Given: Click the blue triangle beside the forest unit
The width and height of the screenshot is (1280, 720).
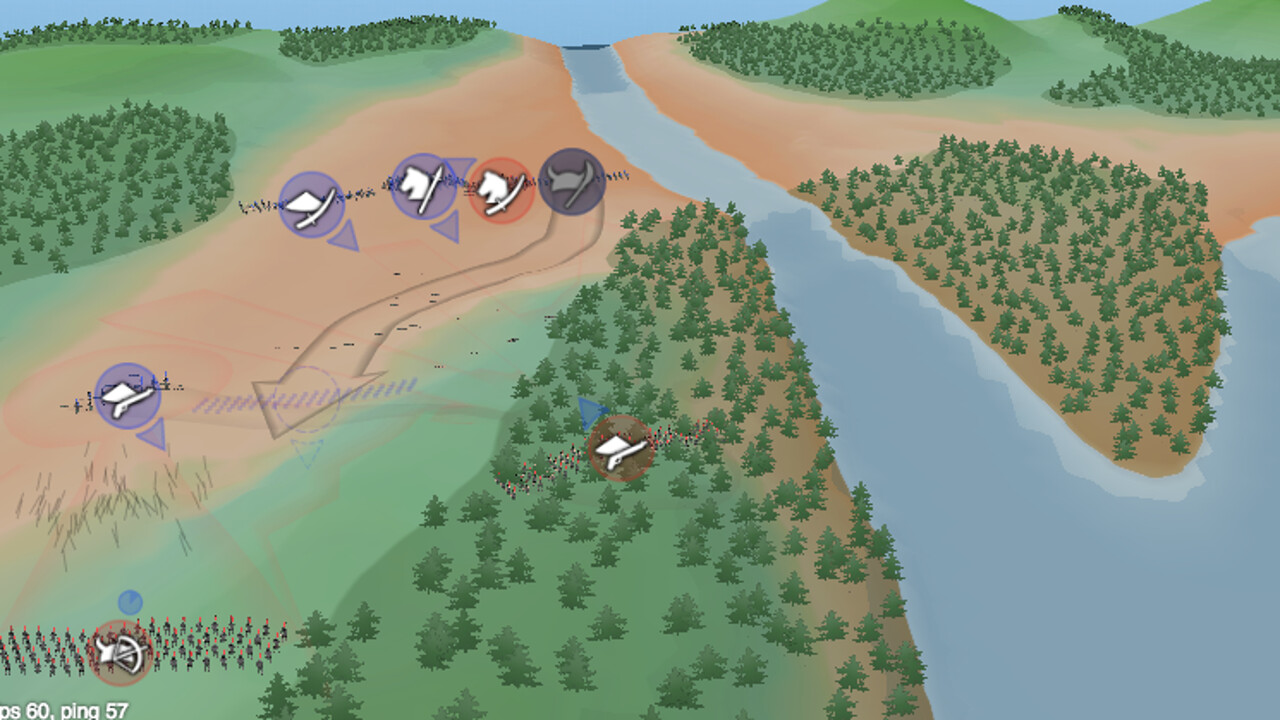Looking at the screenshot, I should coord(592,412).
